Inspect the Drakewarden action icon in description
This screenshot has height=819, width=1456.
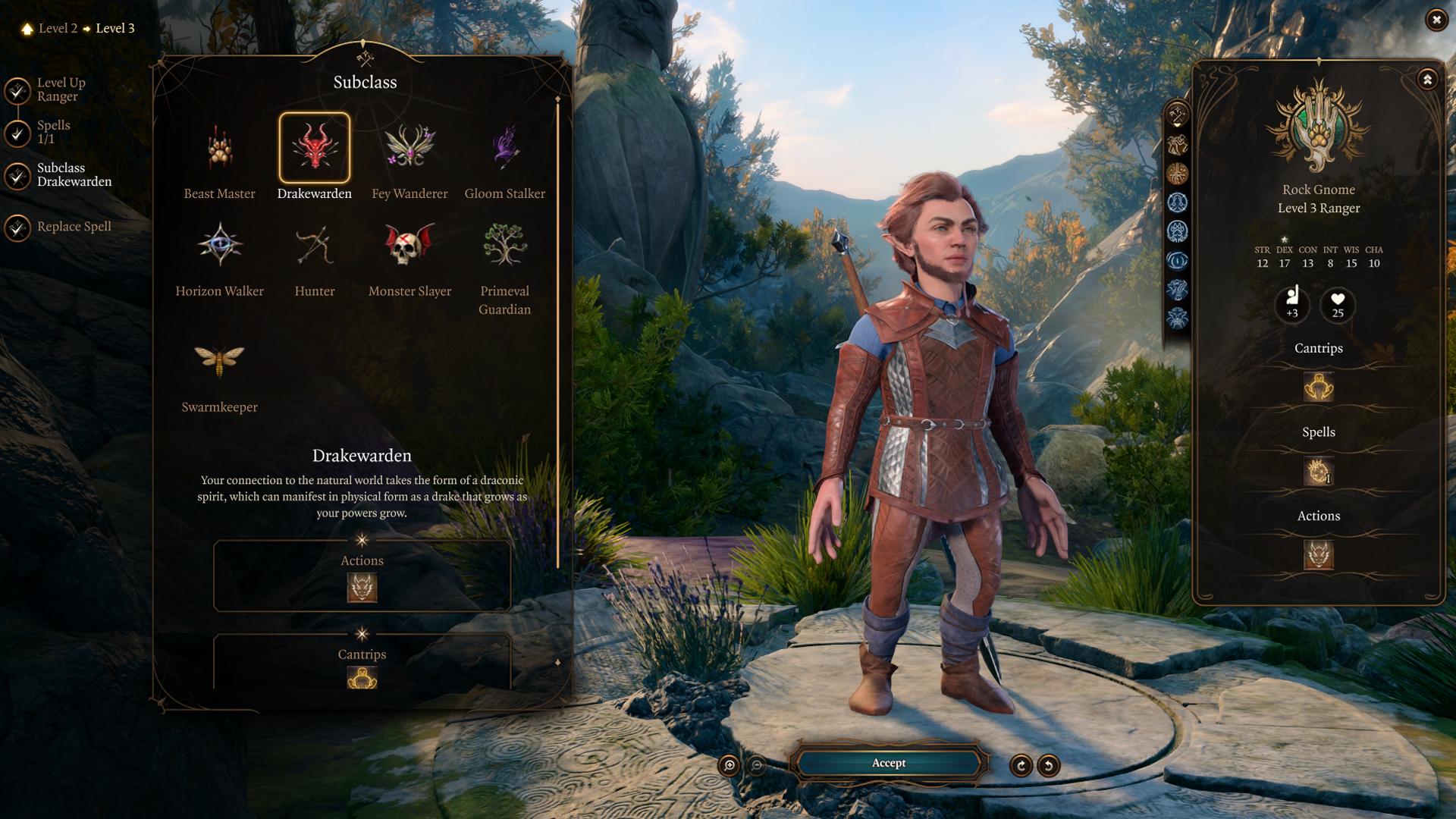362,588
